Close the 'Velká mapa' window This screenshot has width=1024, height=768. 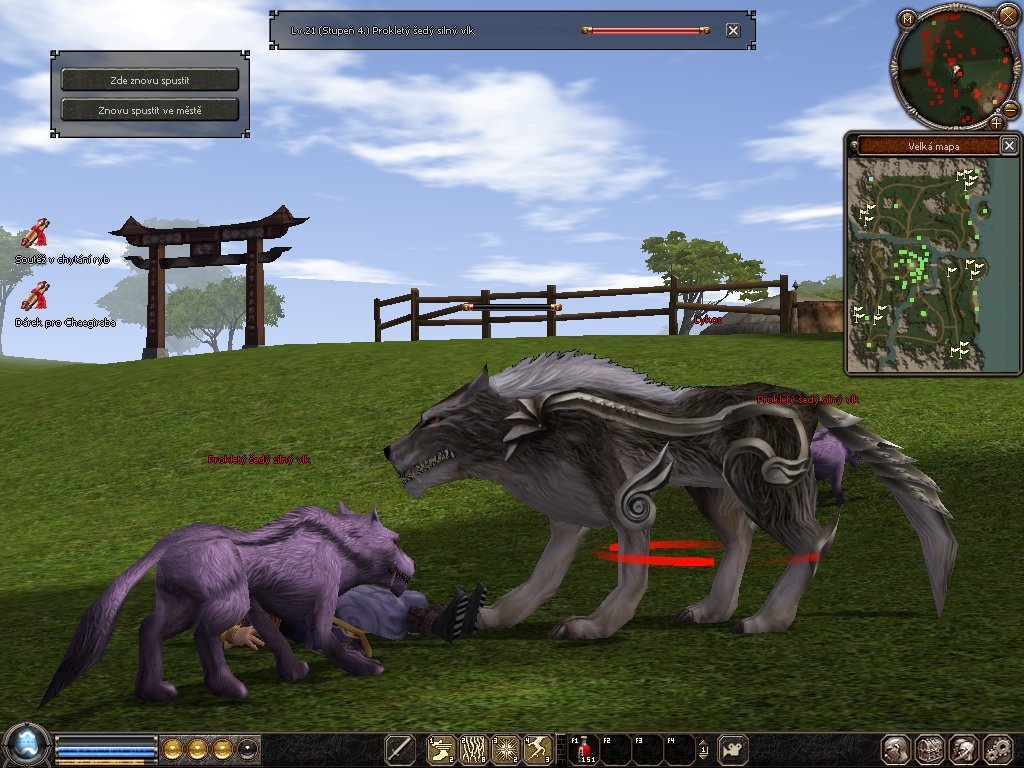coord(1009,146)
